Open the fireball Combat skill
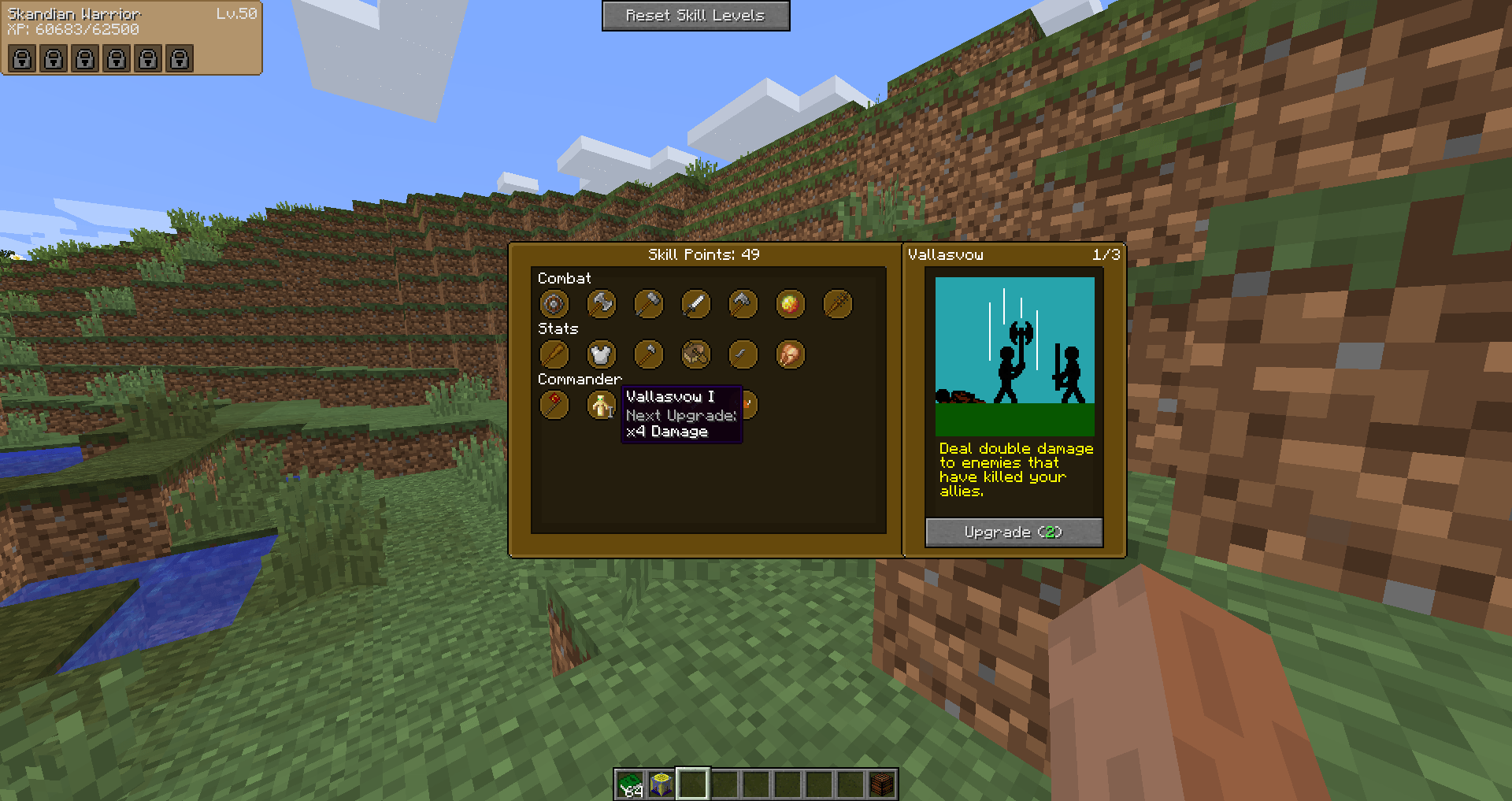This screenshot has width=1512, height=801. pos(790,304)
